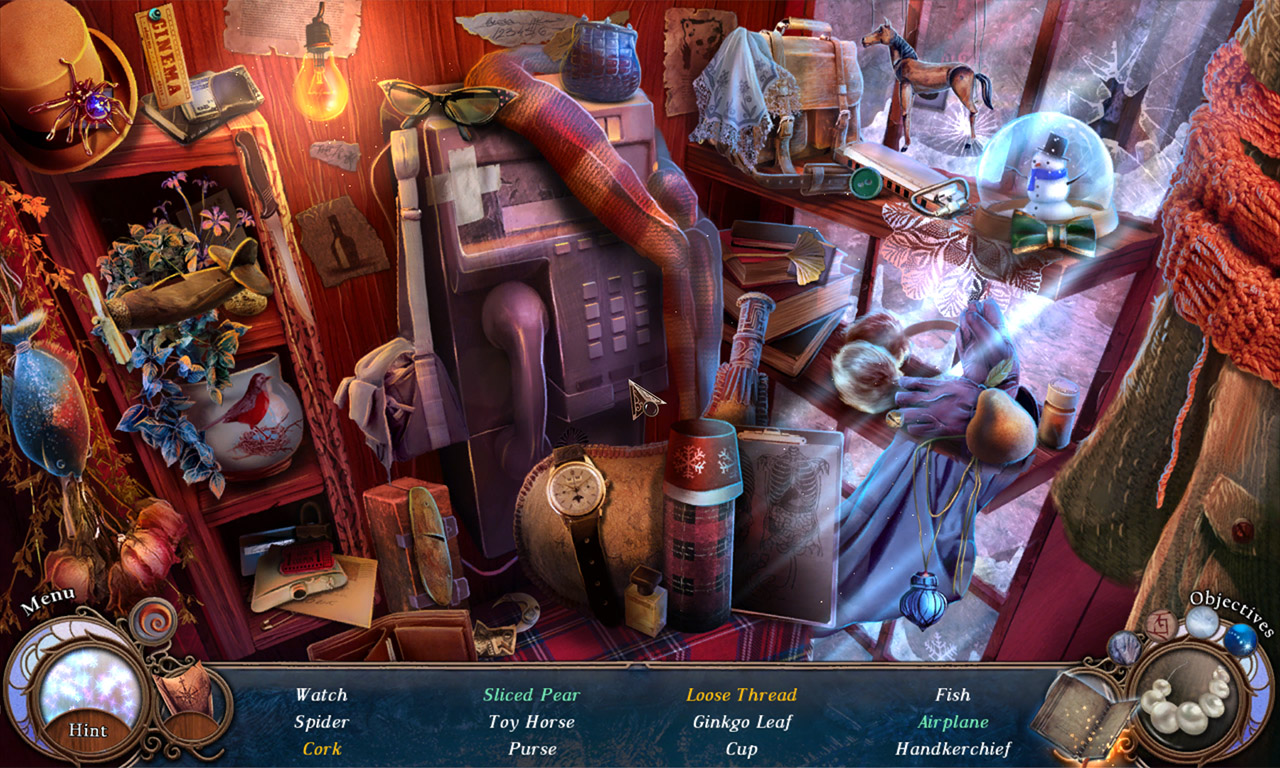The image size is (1280, 768).
Task: Click the Airplane word shown in teal
Action: pyautogui.click(x=952, y=721)
